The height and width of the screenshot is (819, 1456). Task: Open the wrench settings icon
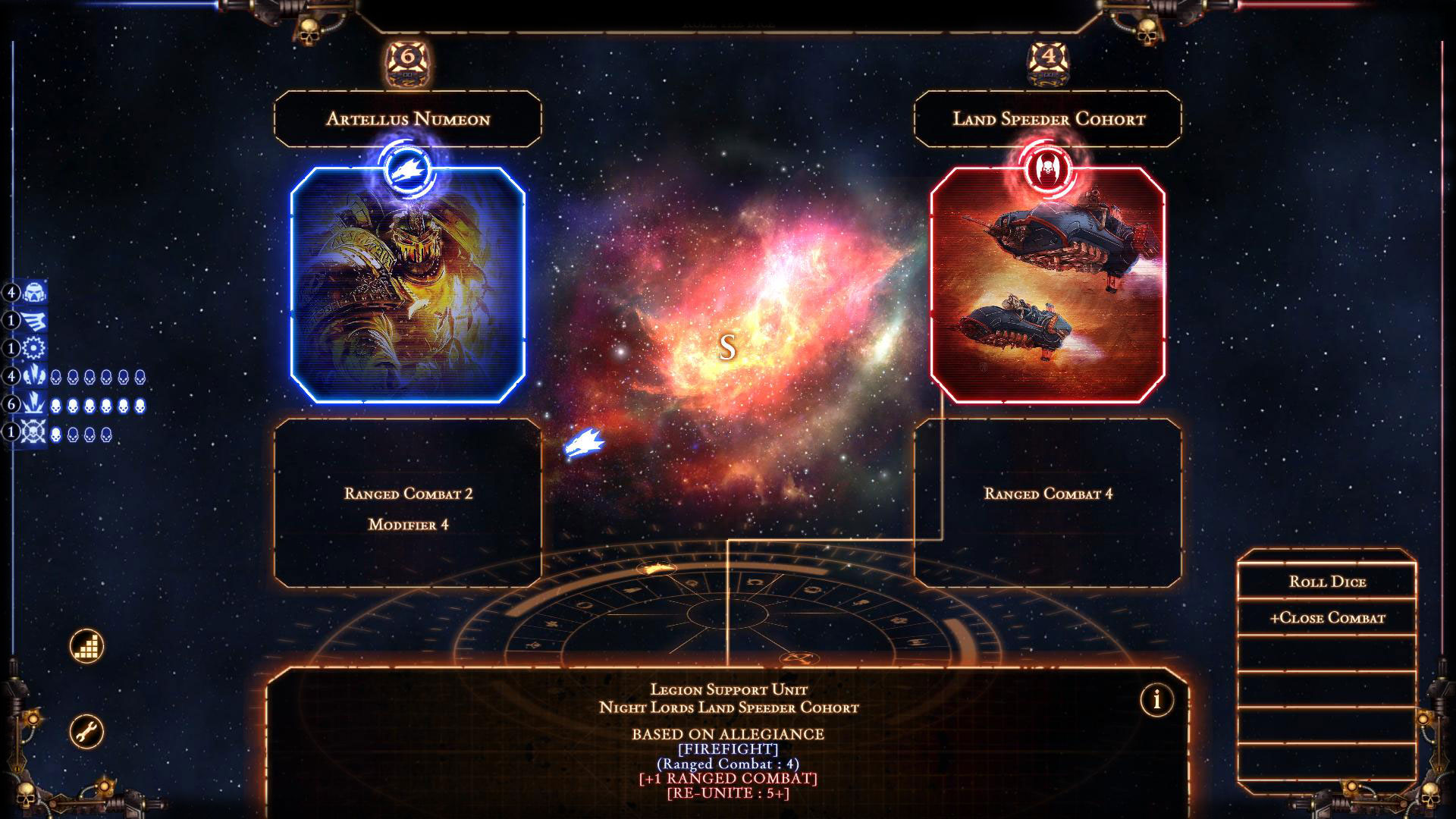[x=88, y=730]
